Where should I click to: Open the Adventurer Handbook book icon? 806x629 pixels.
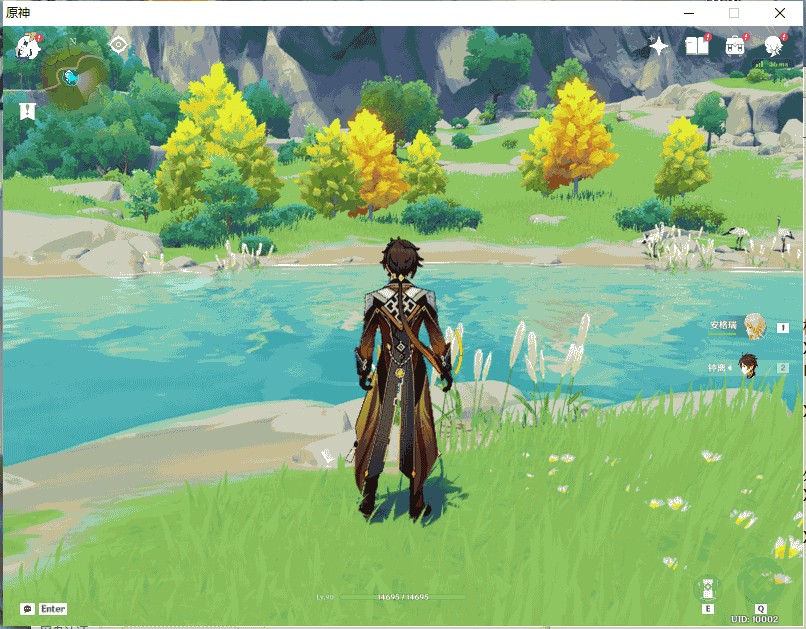[697, 45]
